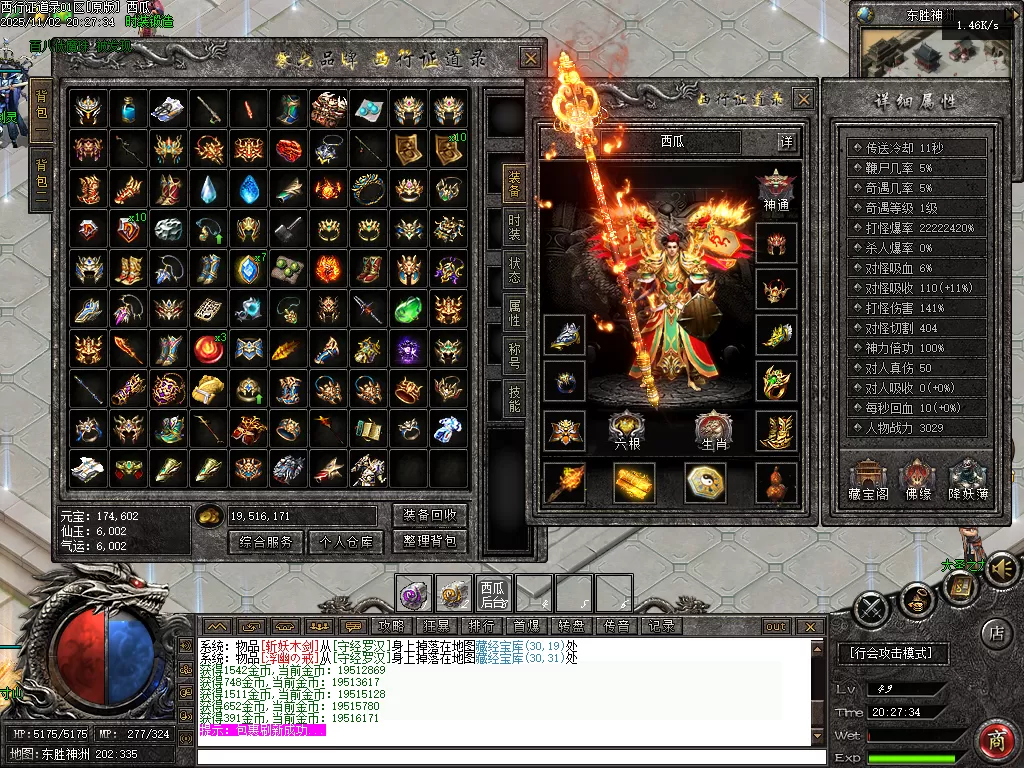Click the 佛缘 icon button

pyautogui.click(x=917, y=479)
